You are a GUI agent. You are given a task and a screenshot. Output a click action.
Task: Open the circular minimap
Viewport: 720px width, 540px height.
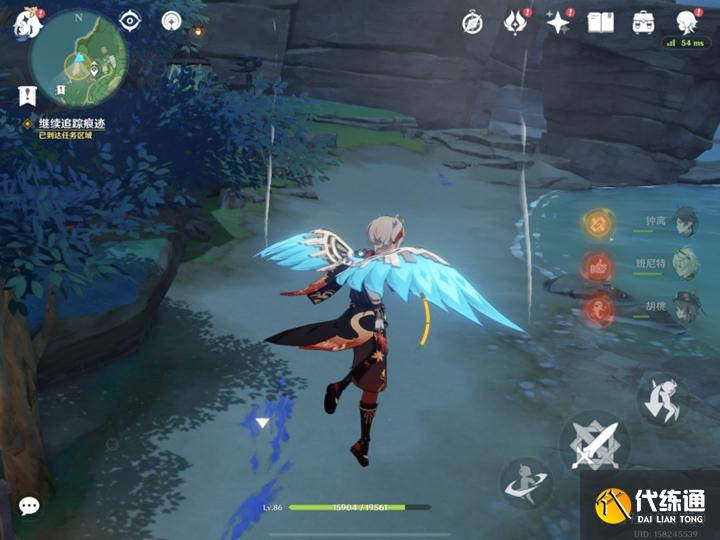coord(76,58)
